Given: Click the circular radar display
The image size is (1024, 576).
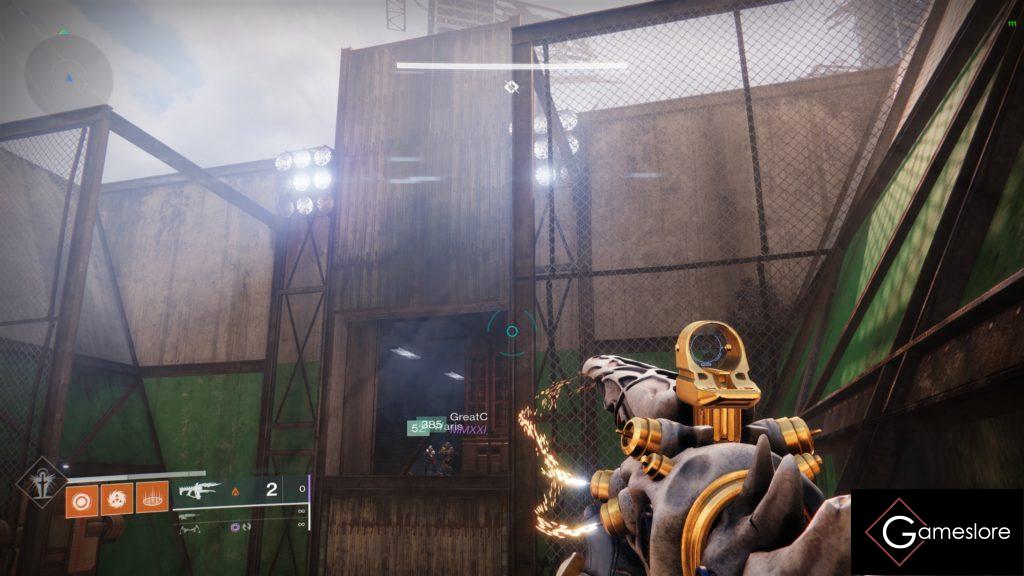Looking at the screenshot, I should [x=69, y=73].
